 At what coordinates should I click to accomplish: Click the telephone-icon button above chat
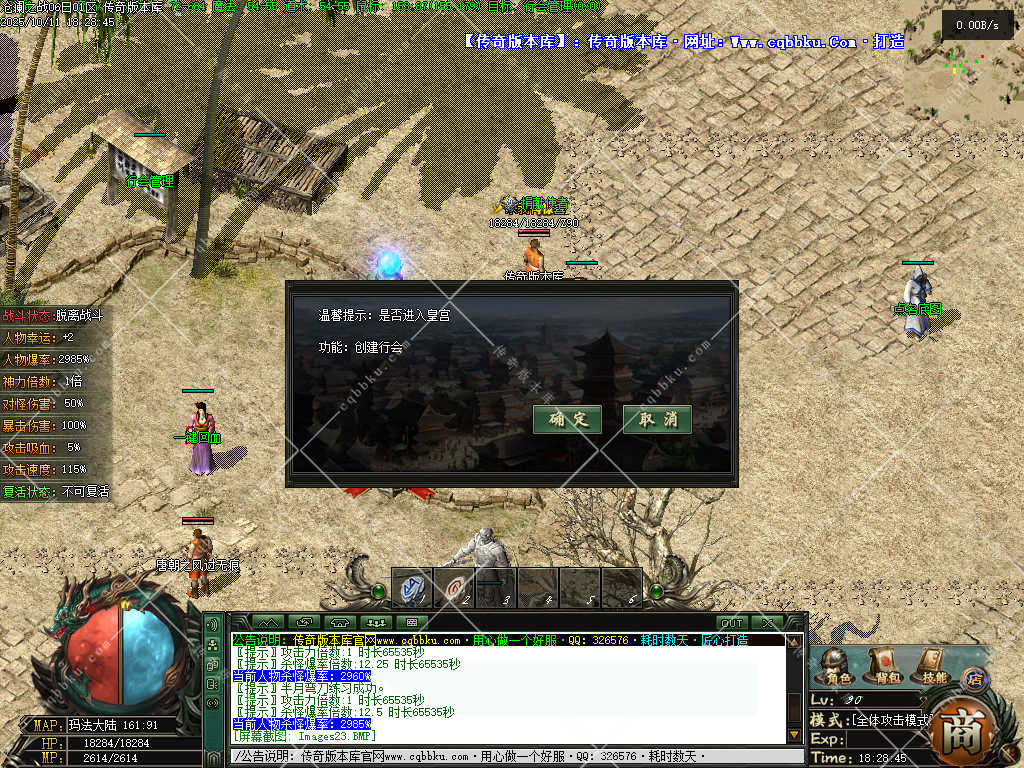click(340, 623)
